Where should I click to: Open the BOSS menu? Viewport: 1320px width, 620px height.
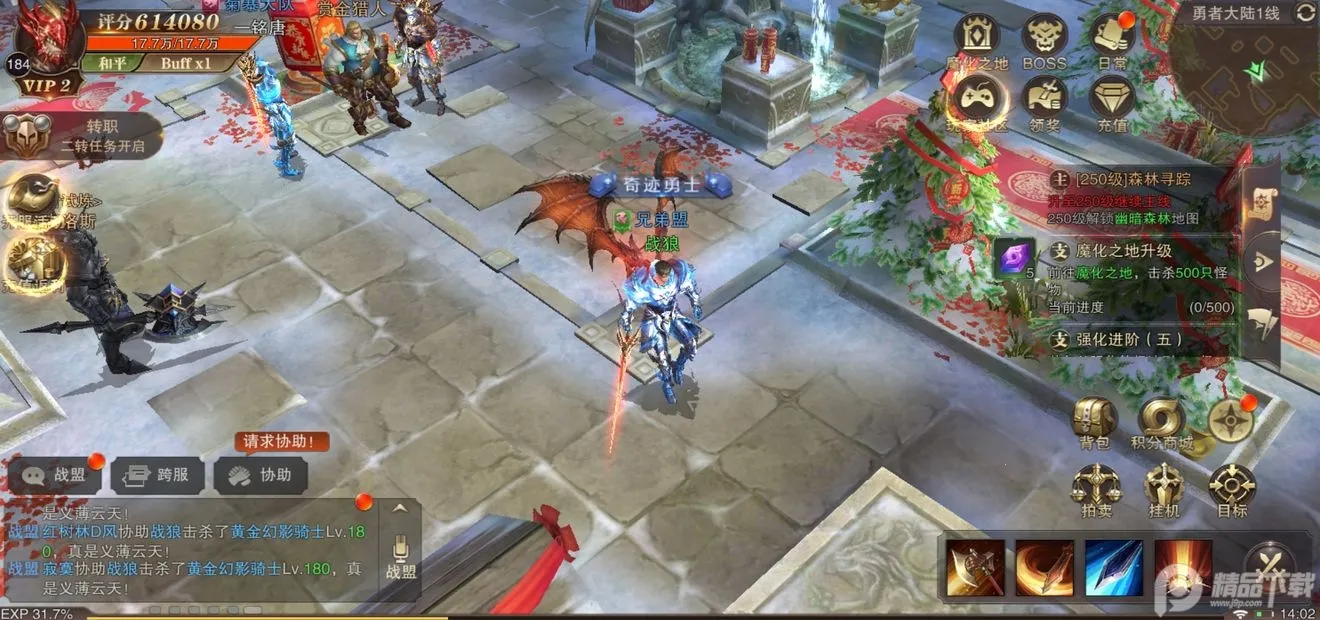1044,37
